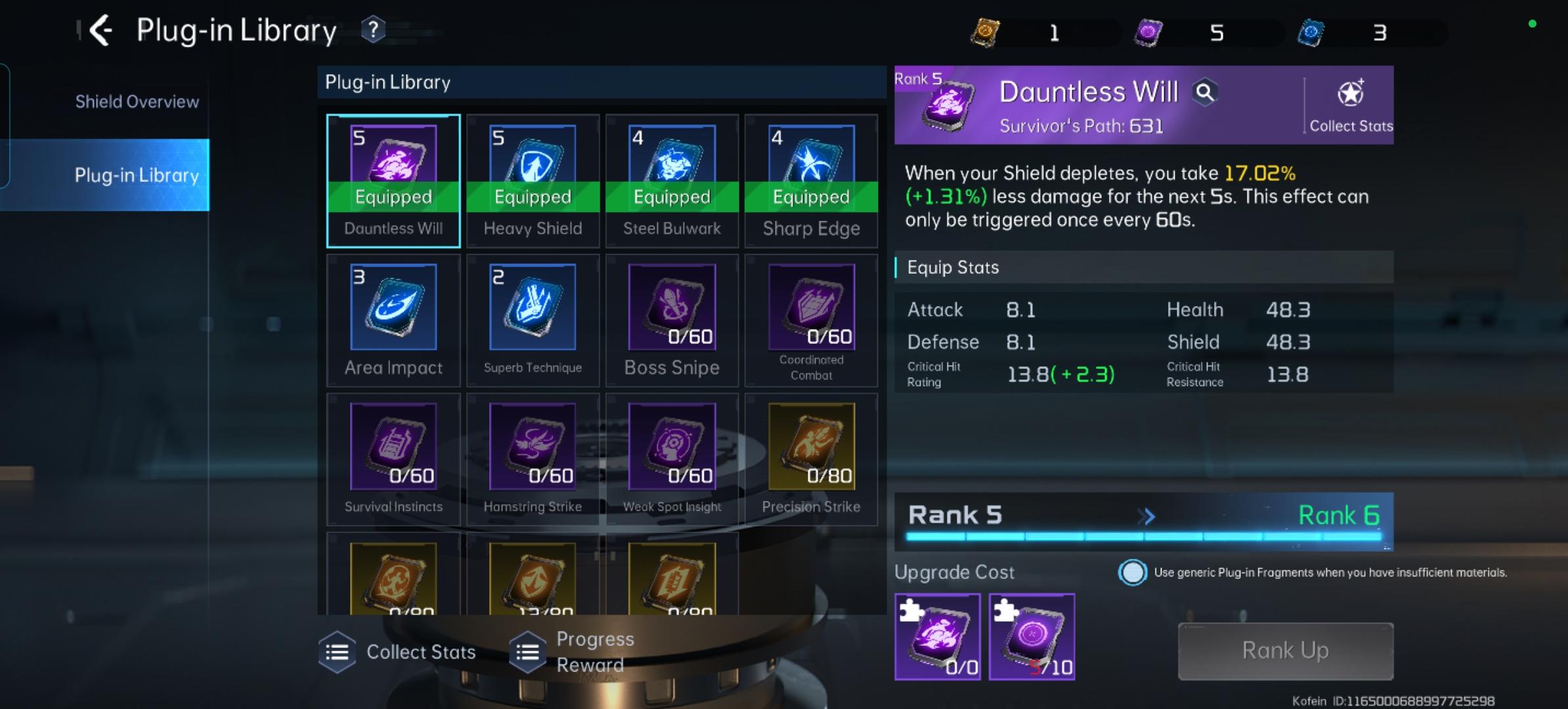Pick the Sharp Edge plug-in

click(811, 181)
